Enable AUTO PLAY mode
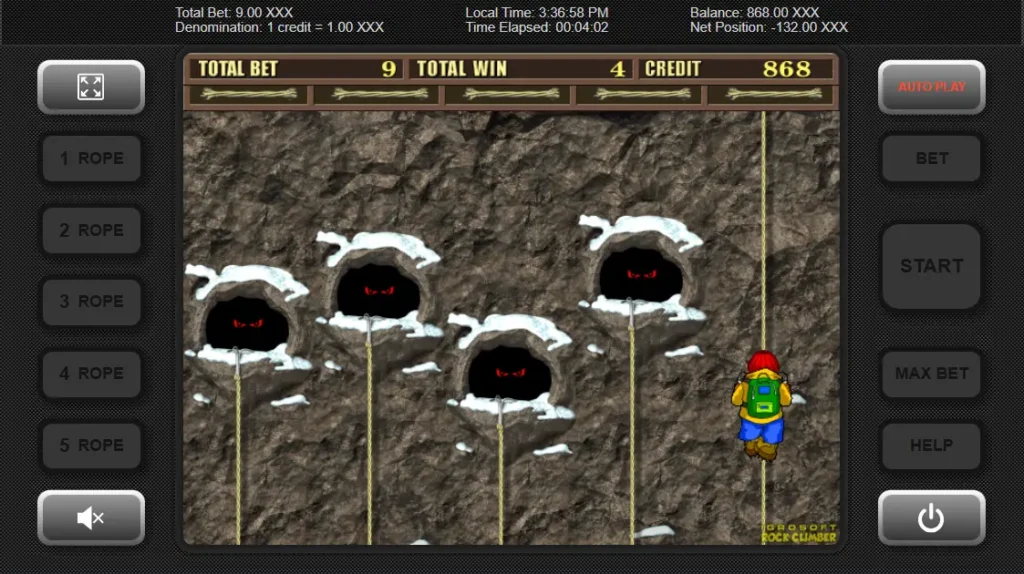 click(x=931, y=87)
